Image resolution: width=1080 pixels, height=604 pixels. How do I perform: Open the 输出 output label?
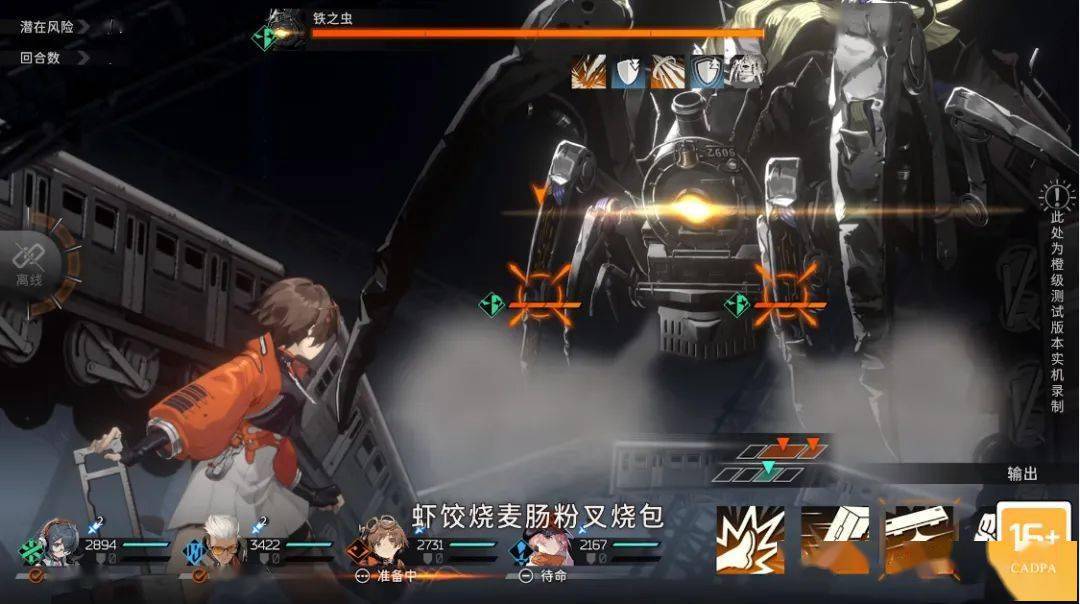pyautogui.click(x=1022, y=474)
